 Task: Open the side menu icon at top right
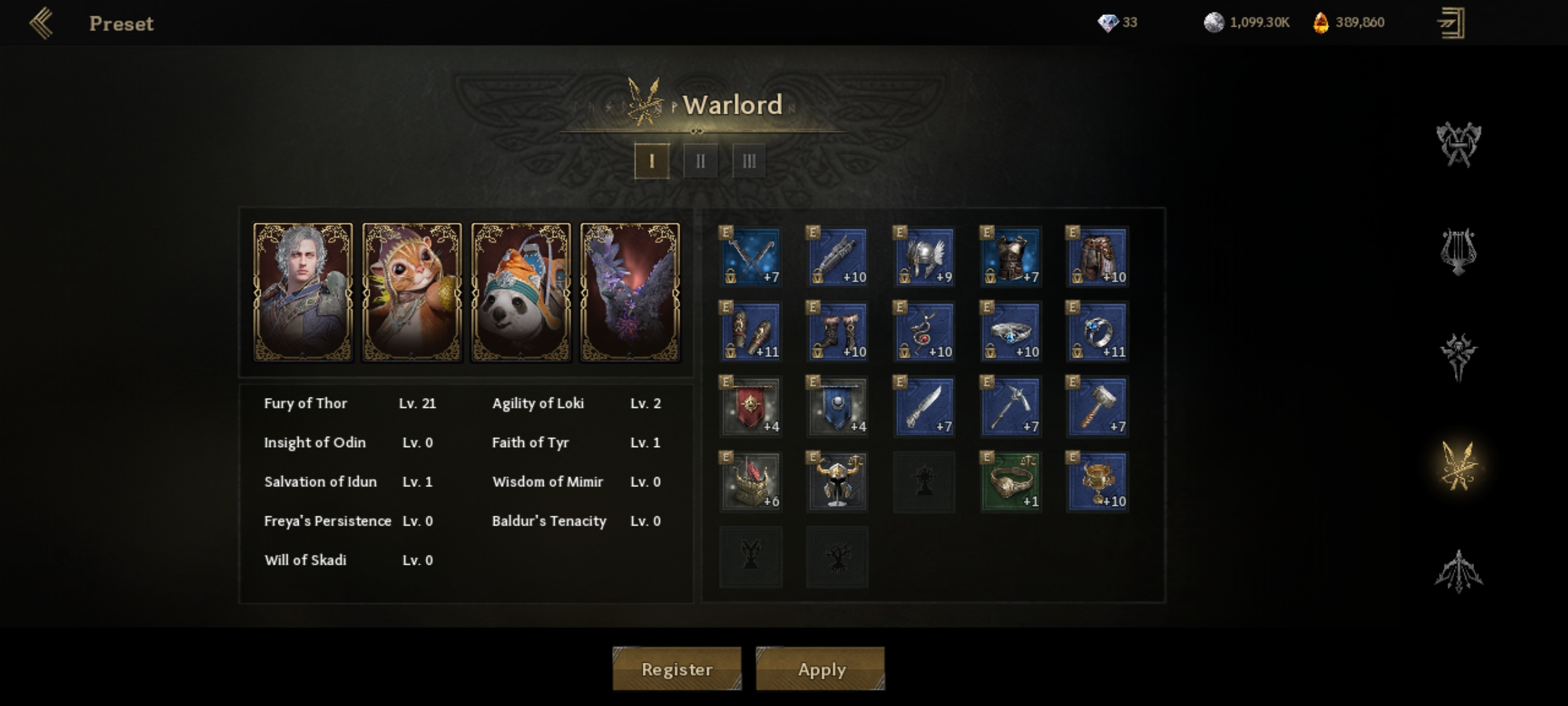[x=1451, y=24]
